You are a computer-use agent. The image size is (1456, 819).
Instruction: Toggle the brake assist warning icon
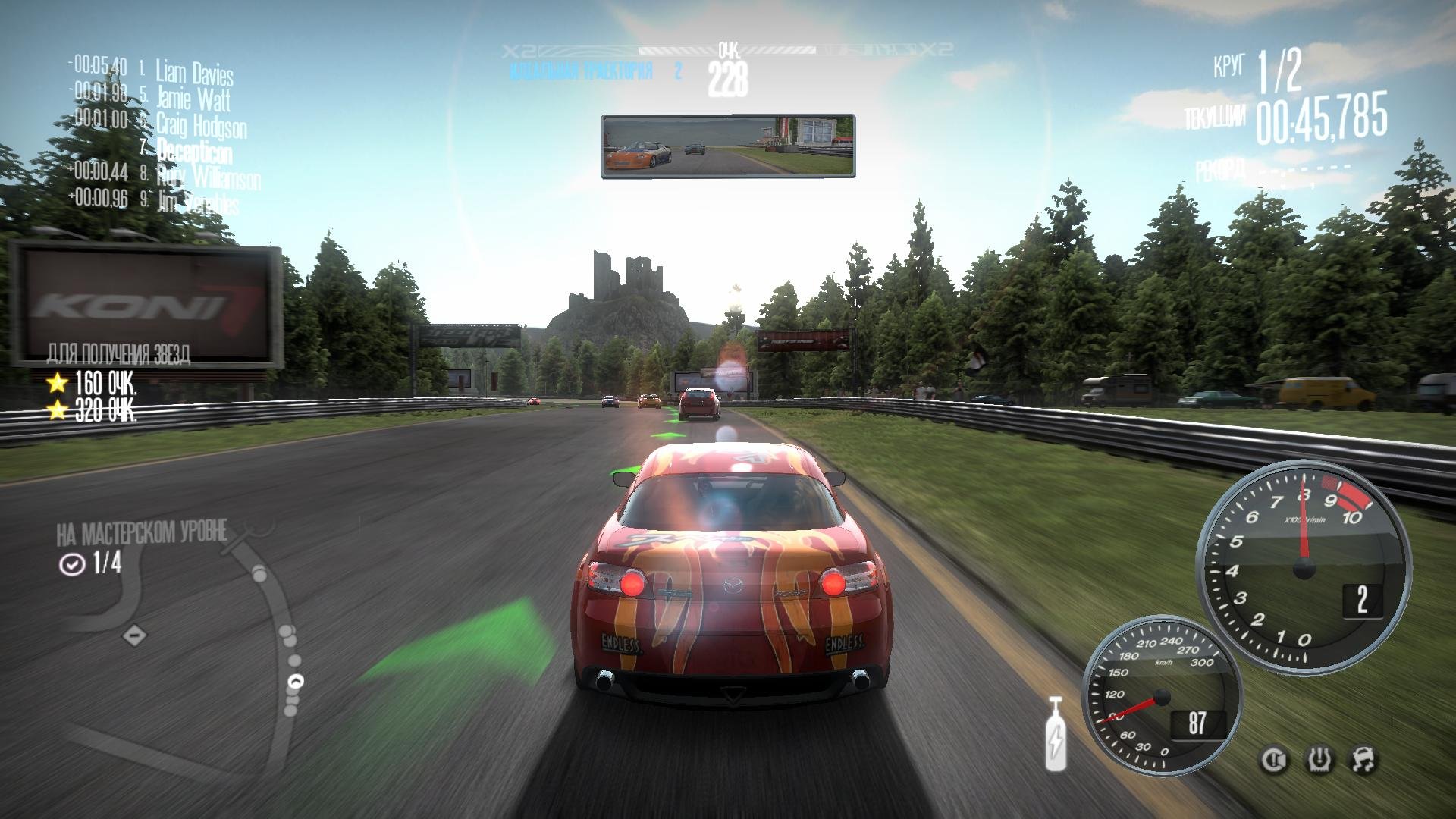click(1276, 760)
